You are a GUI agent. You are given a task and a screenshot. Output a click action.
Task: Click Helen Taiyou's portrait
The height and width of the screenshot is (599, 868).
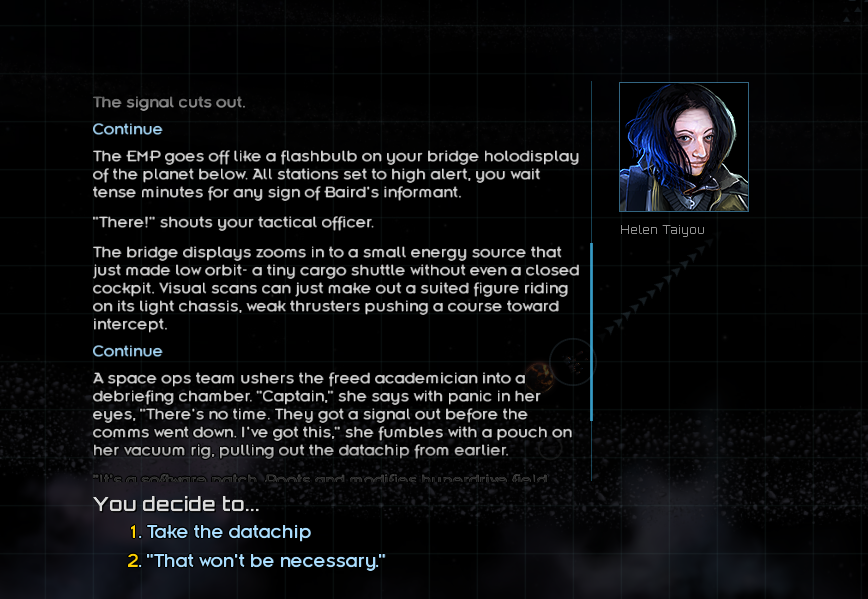[683, 147]
